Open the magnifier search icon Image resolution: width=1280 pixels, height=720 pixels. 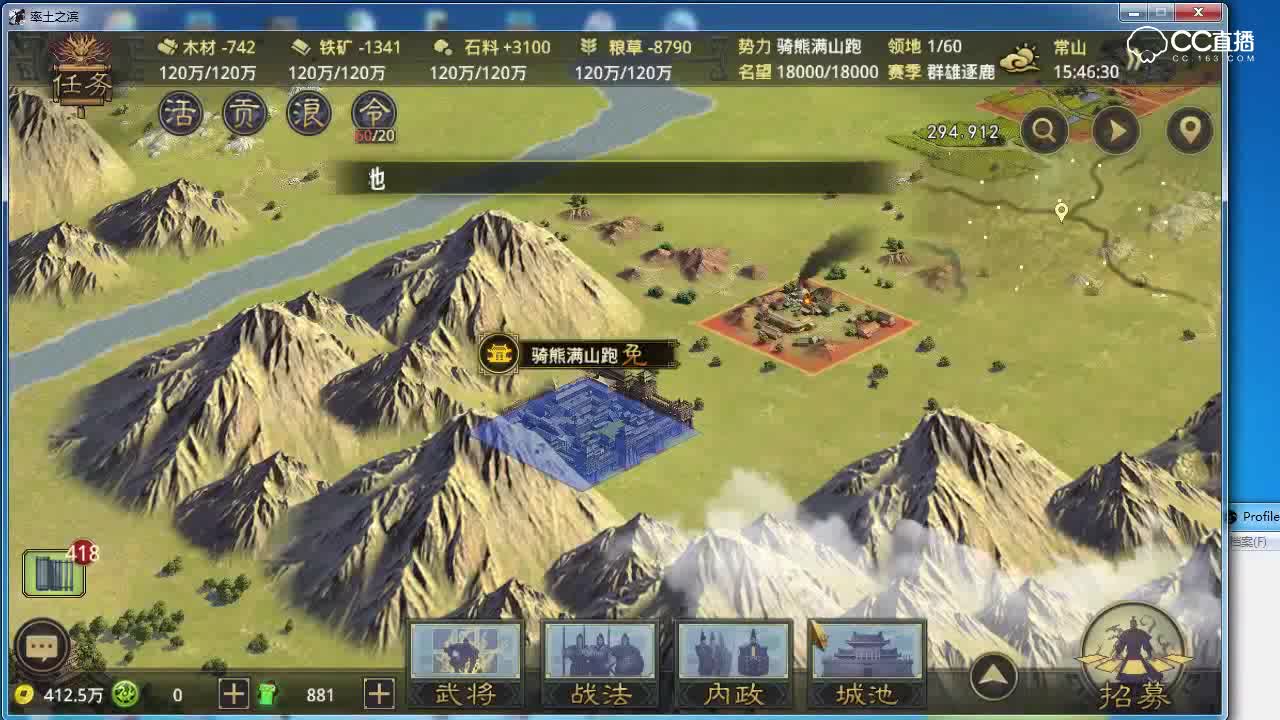tap(1042, 130)
